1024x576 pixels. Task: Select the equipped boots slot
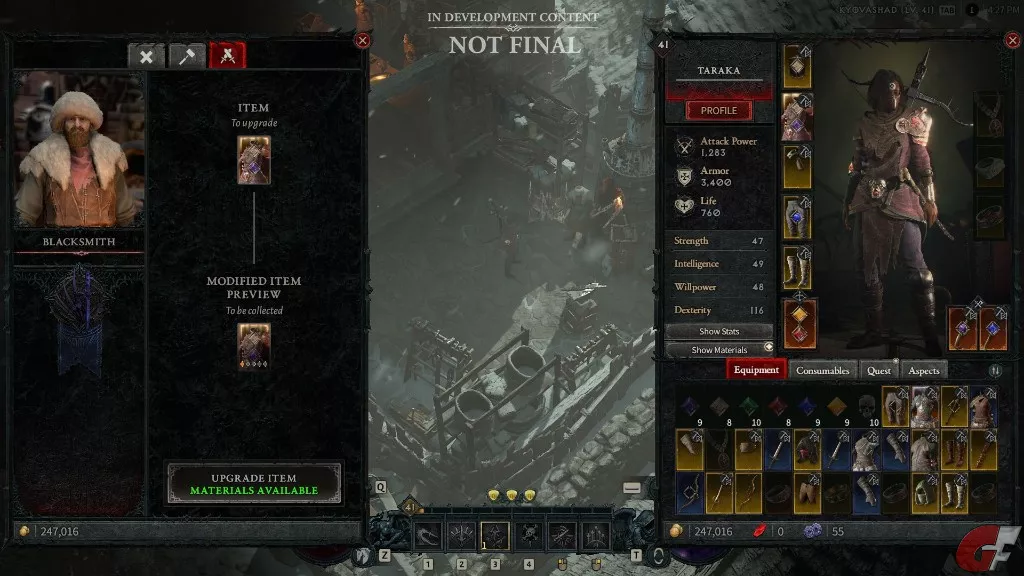(x=797, y=270)
